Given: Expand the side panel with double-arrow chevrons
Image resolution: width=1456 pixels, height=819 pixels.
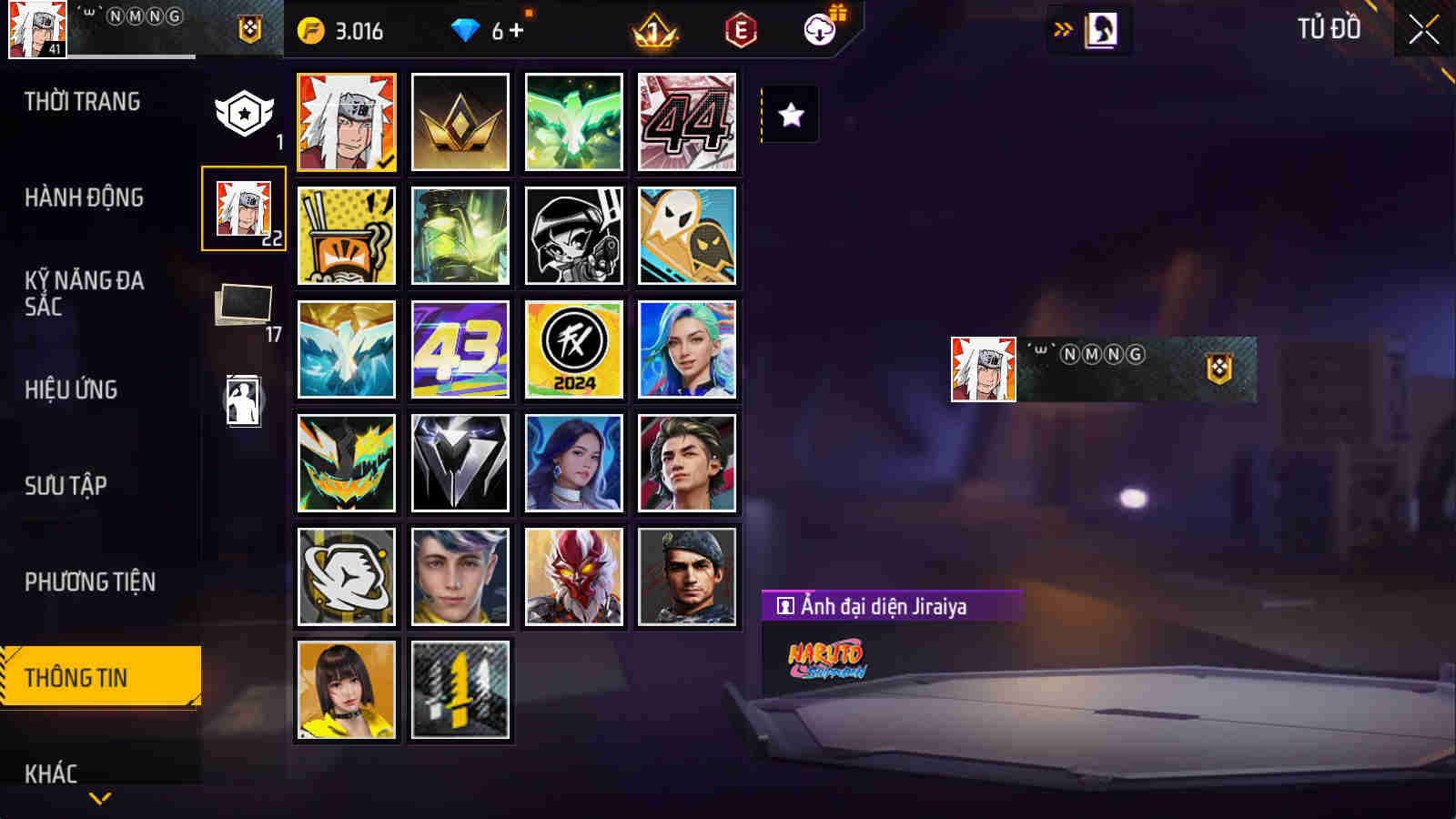Looking at the screenshot, I should (x=1061, y=28).
